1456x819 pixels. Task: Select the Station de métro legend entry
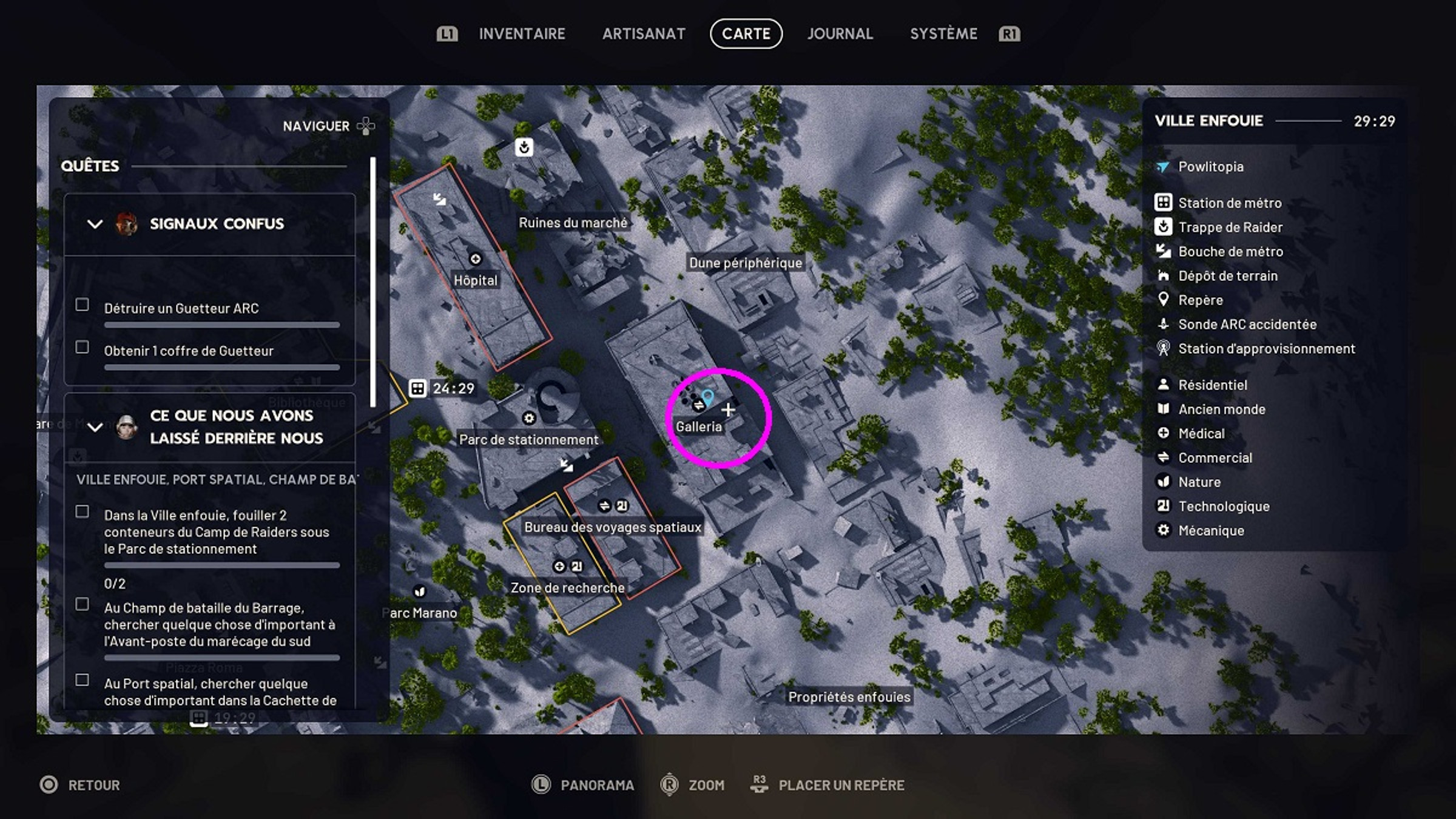click(1230, 203)
